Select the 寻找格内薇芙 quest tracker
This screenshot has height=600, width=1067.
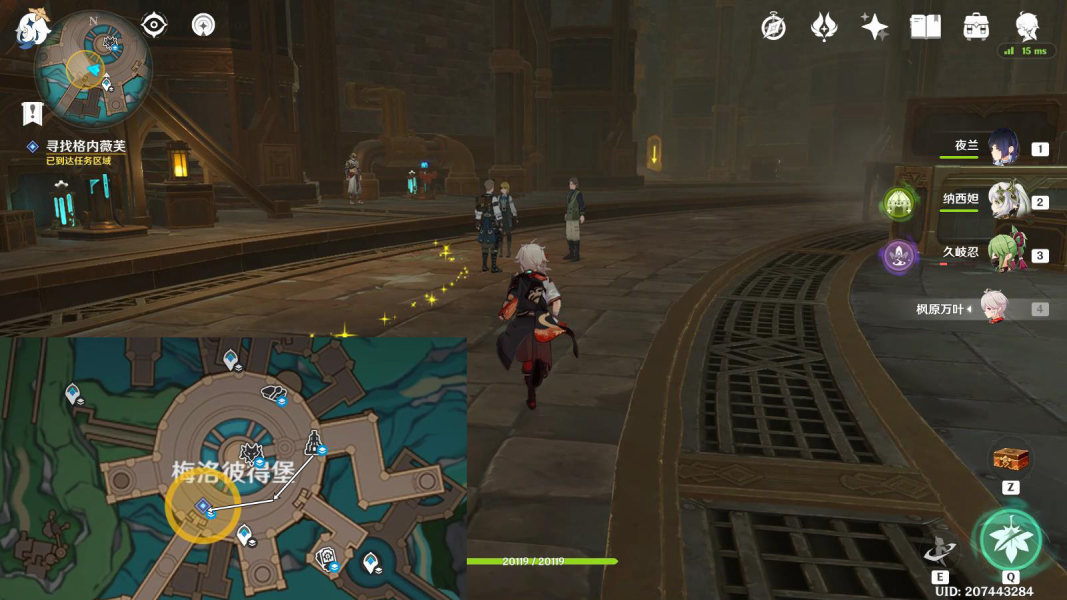point(85,146)
